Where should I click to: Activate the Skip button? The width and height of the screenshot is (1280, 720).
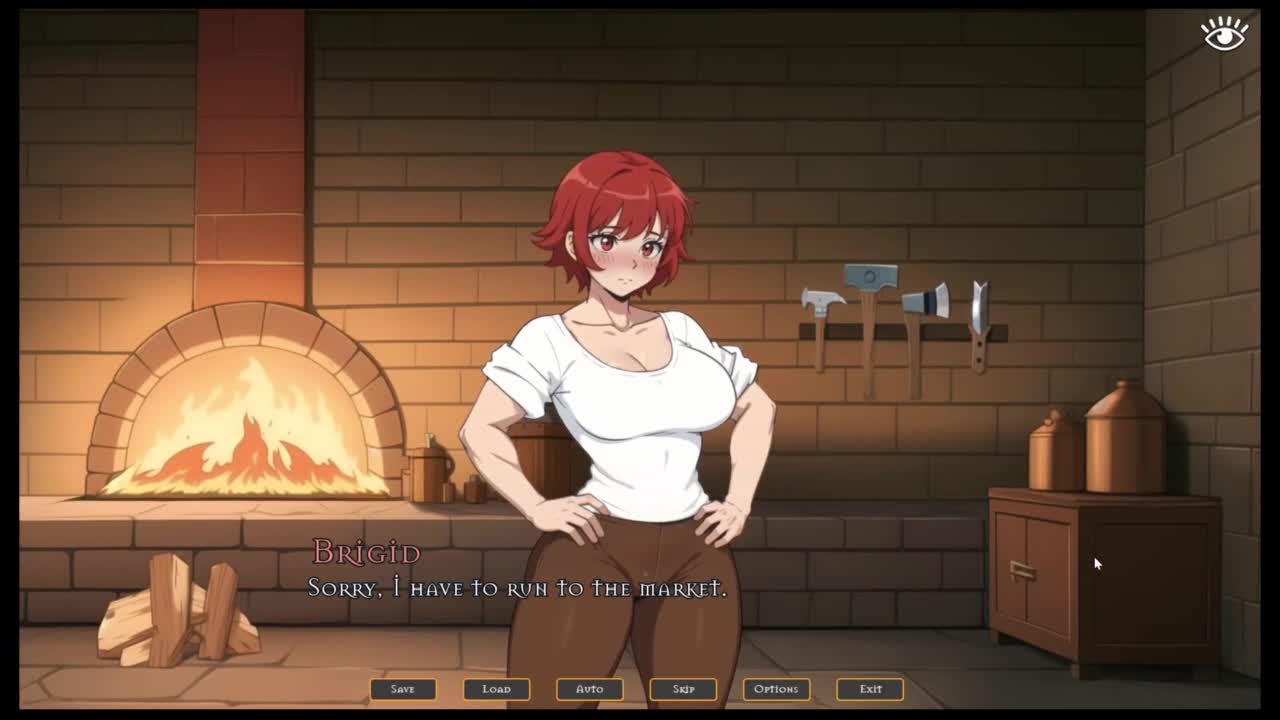click(x=683, y=689)
